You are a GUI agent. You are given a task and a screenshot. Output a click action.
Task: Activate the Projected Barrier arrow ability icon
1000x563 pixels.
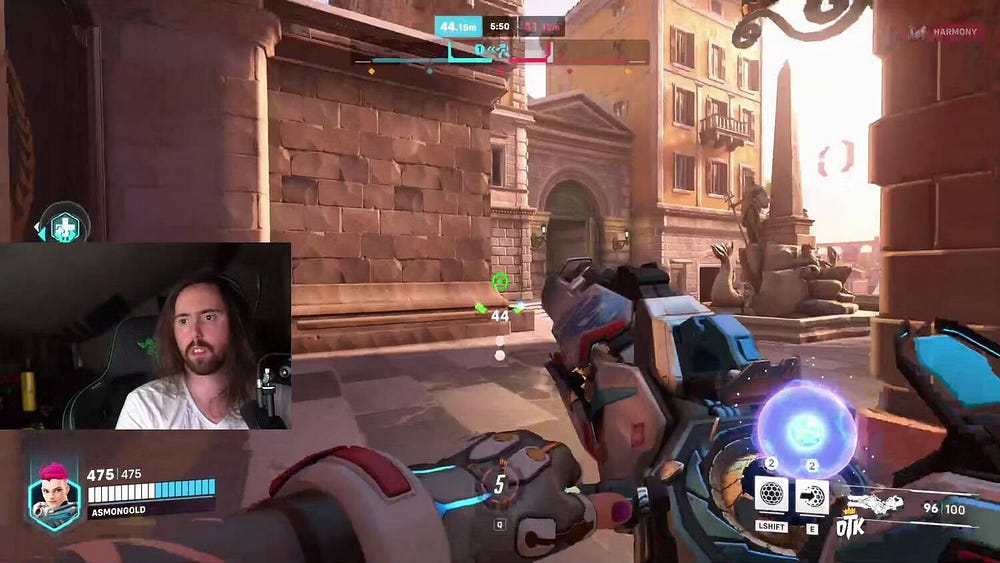coord(811,495)
